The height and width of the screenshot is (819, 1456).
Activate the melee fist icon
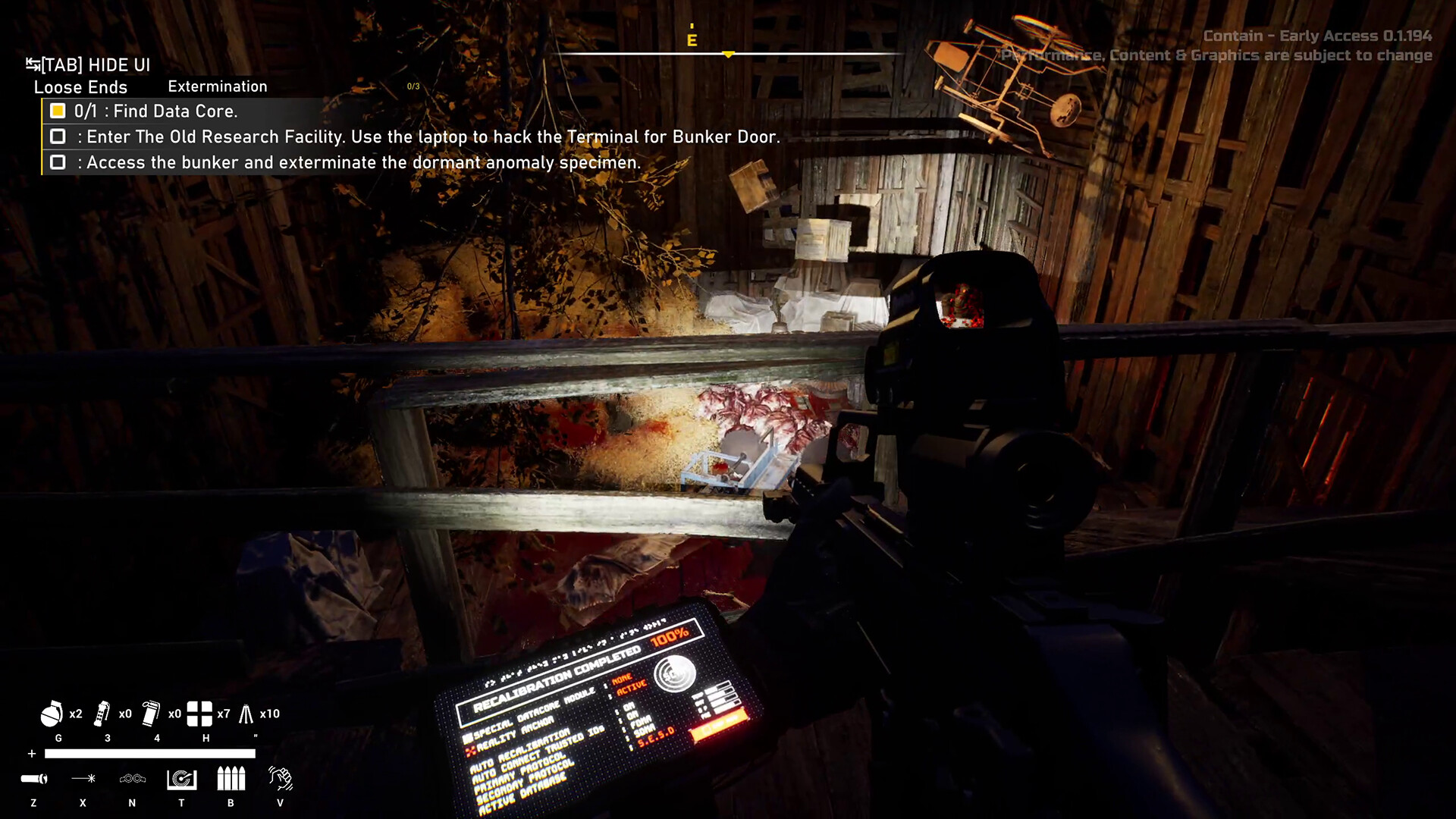[281, 779]
